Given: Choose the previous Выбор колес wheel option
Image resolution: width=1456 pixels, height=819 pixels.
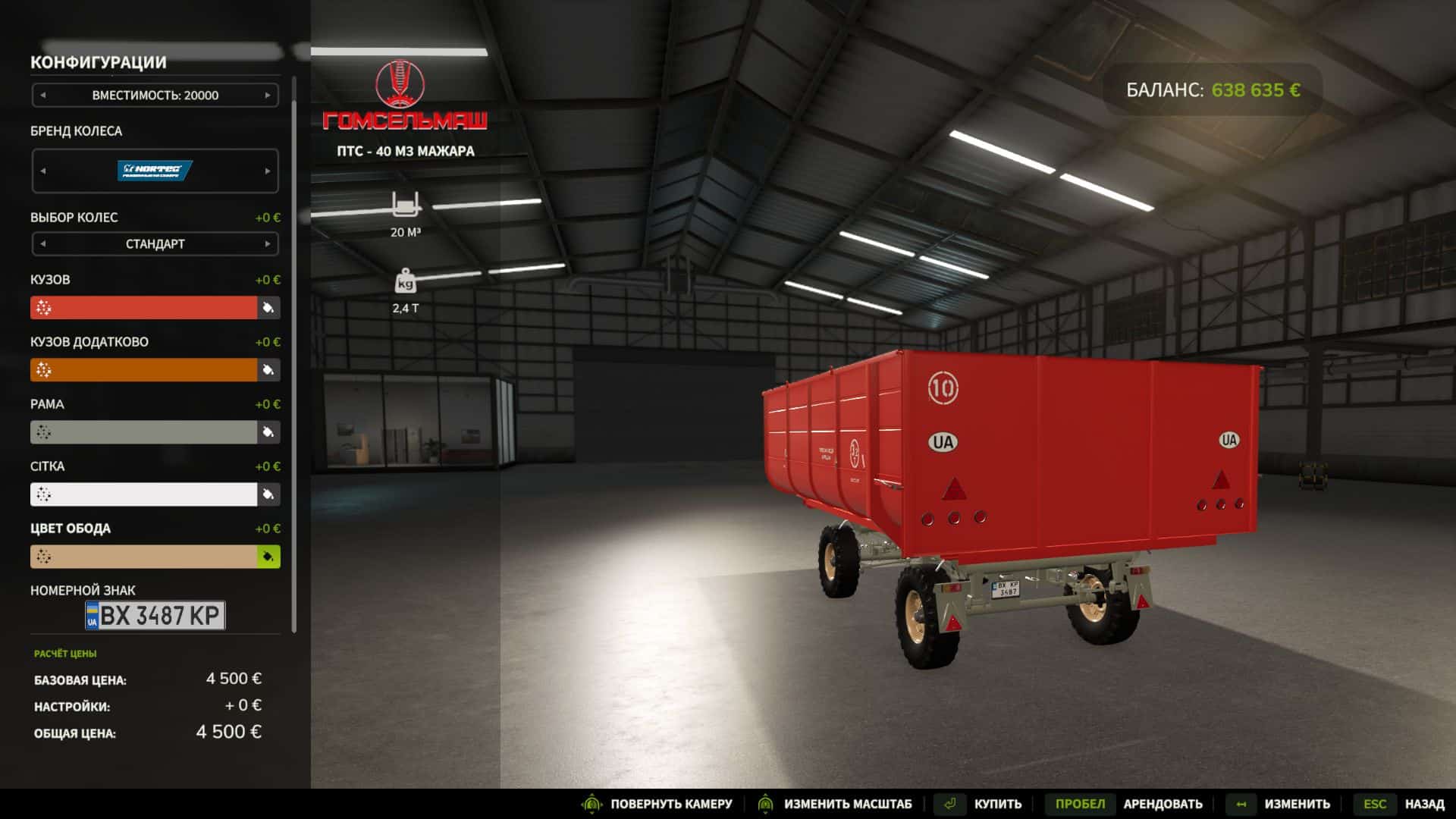Looking at the screenshot, I should (x=43, y=244).
